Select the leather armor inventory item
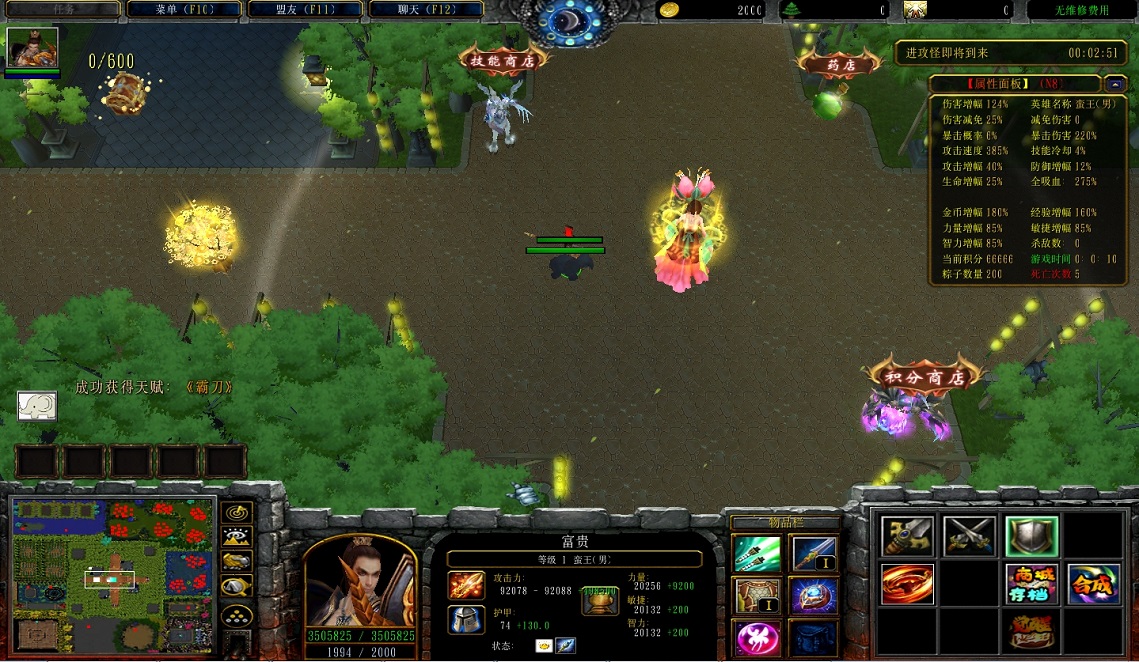This screenshot has height=662, width=1139. click(757, 596)
